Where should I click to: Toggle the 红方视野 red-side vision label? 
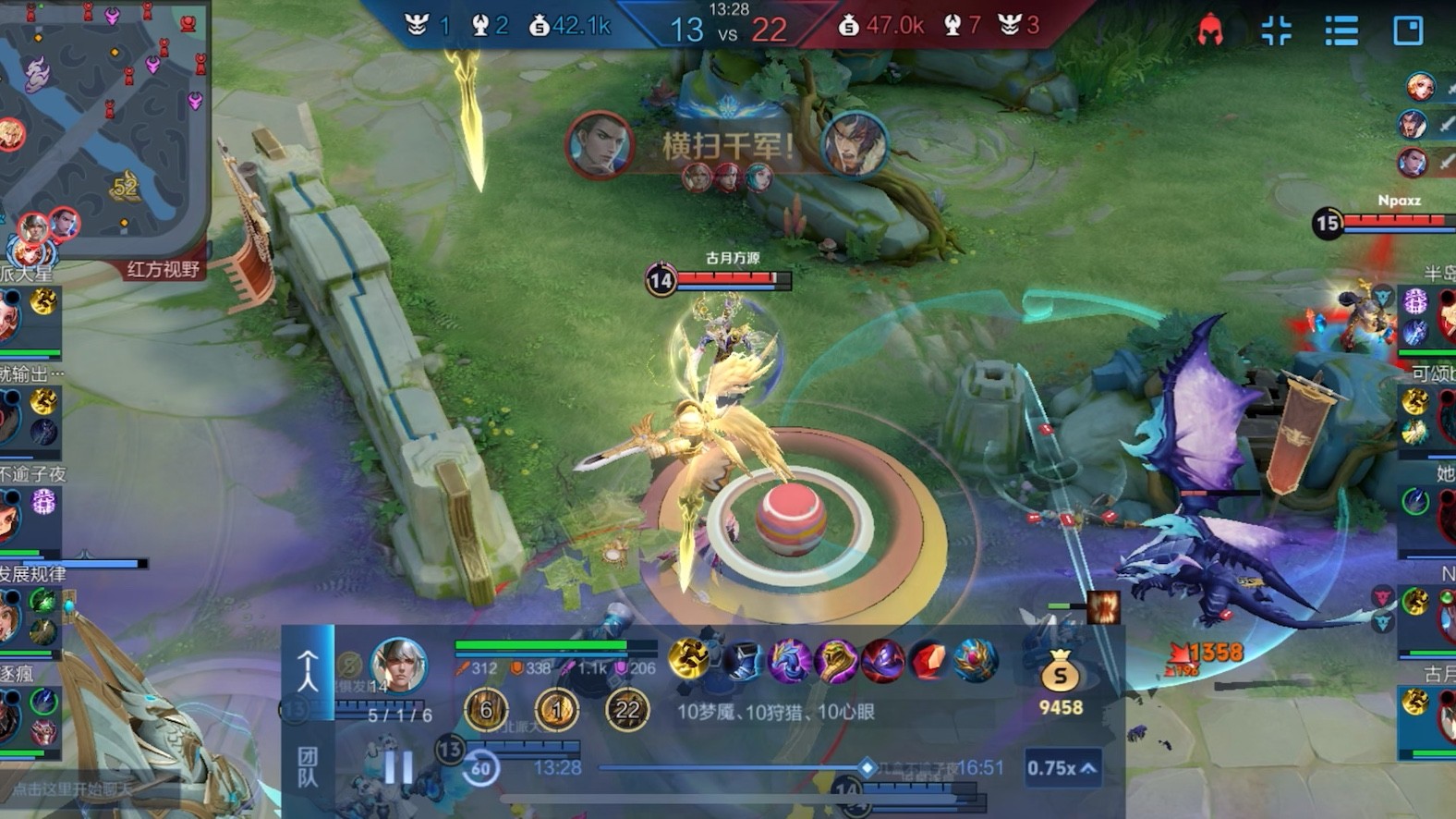coord(163,269)
